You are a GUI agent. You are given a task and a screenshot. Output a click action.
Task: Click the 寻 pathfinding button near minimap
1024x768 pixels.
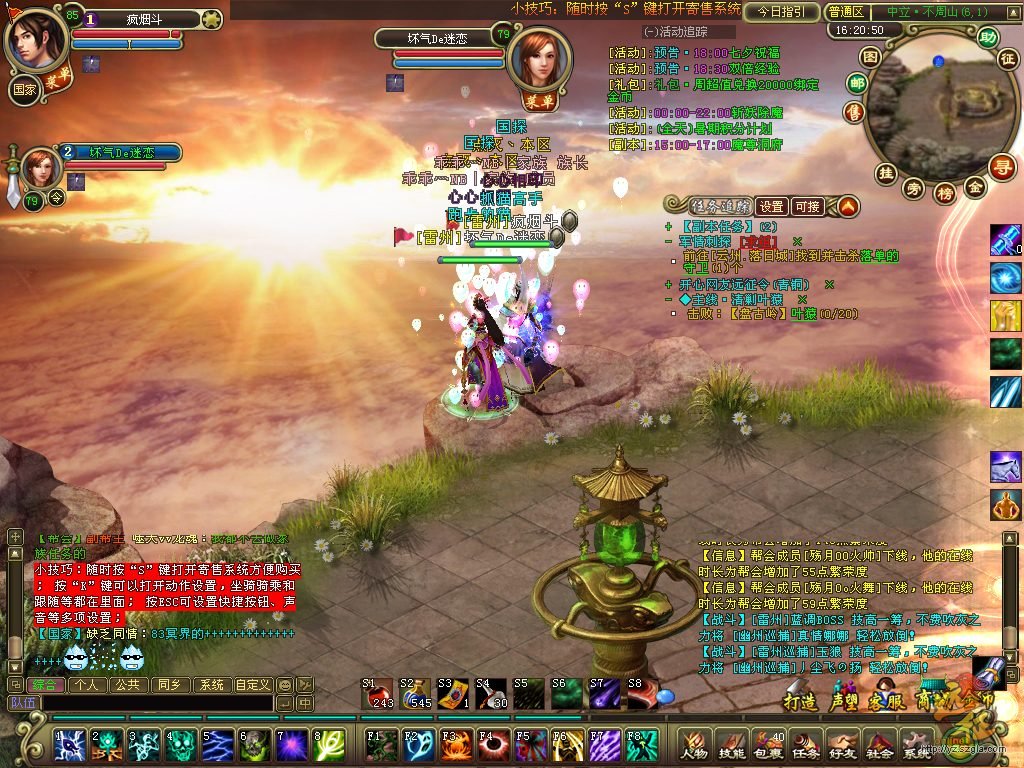[x=1001, y=166]
